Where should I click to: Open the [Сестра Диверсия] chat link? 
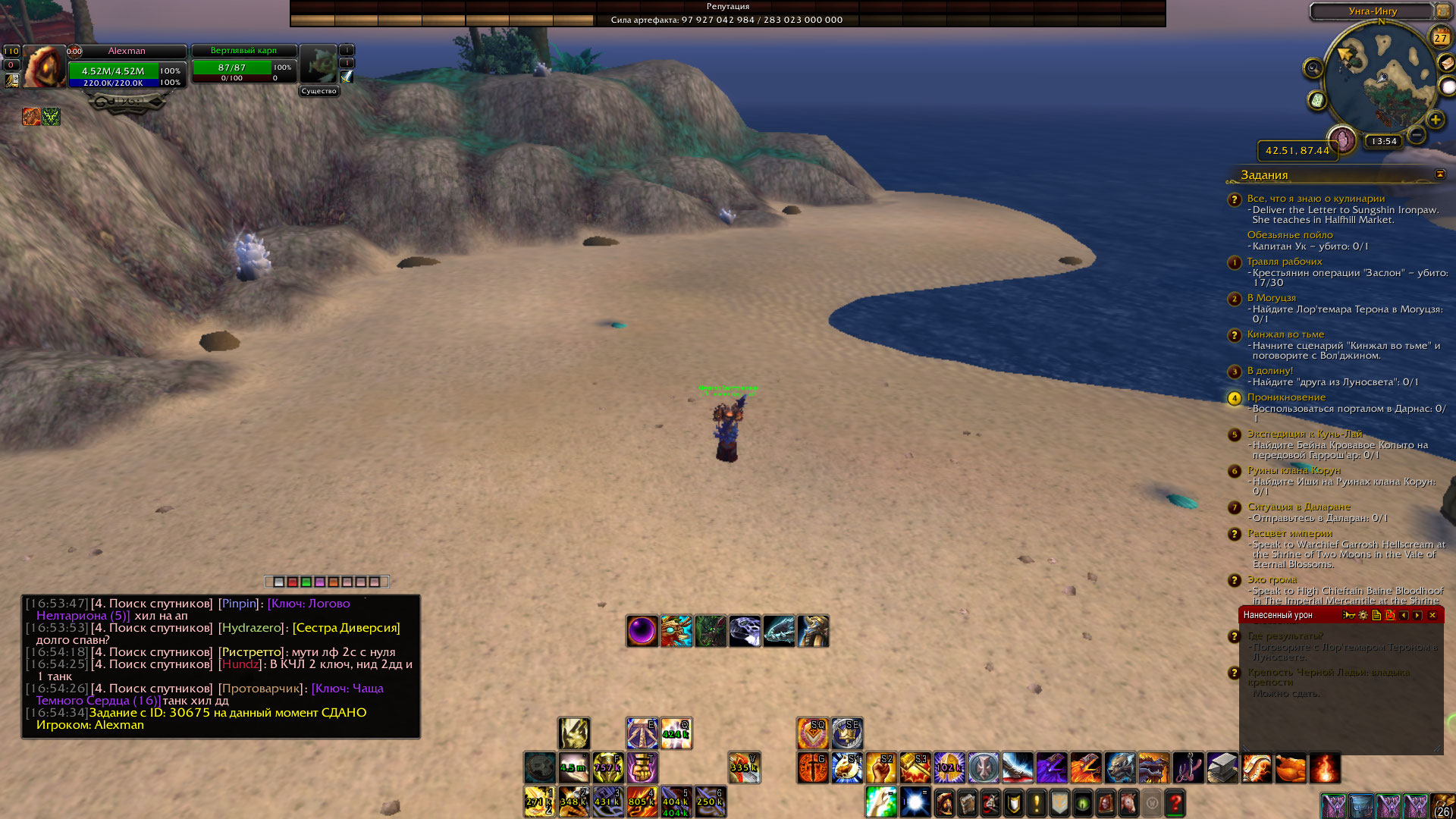[346, 628]
